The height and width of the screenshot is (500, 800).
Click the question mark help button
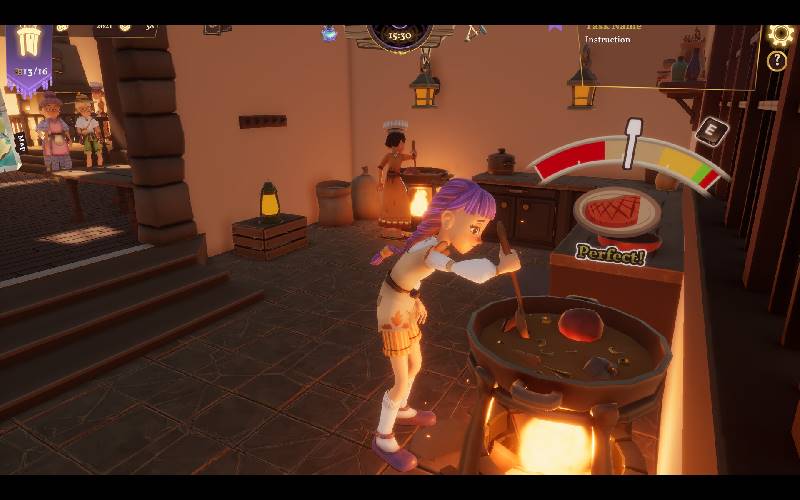coord(777,62)
